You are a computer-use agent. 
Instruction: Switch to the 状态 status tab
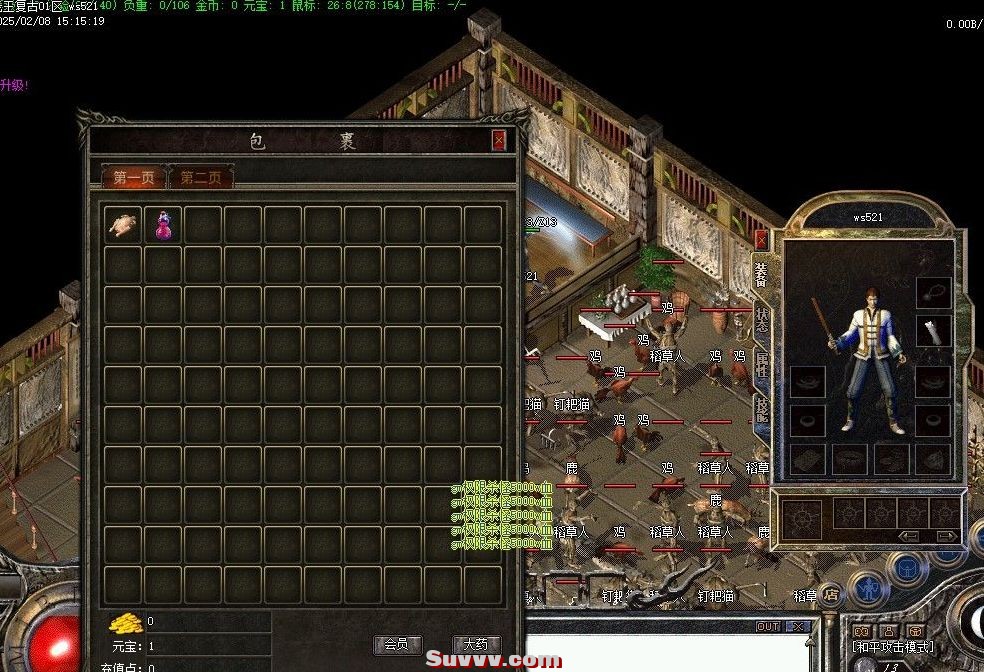[762, 319]
